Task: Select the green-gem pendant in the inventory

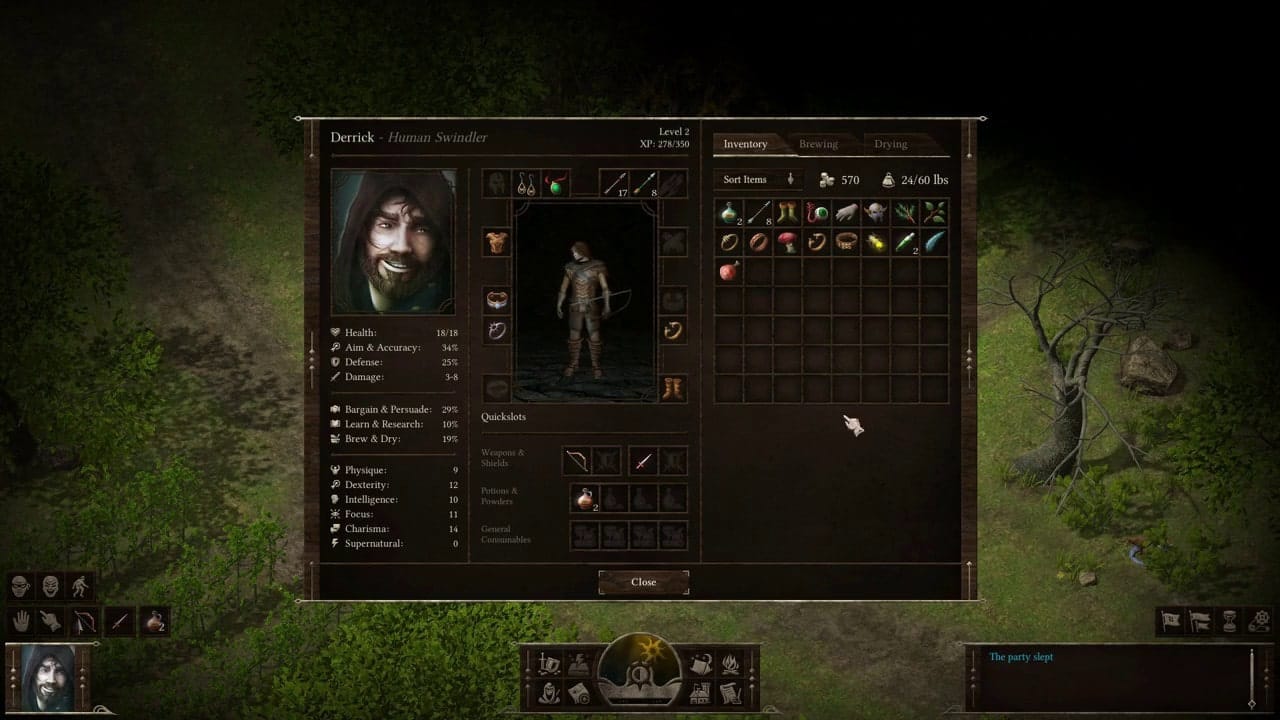Action: click(x=817, y=212)
